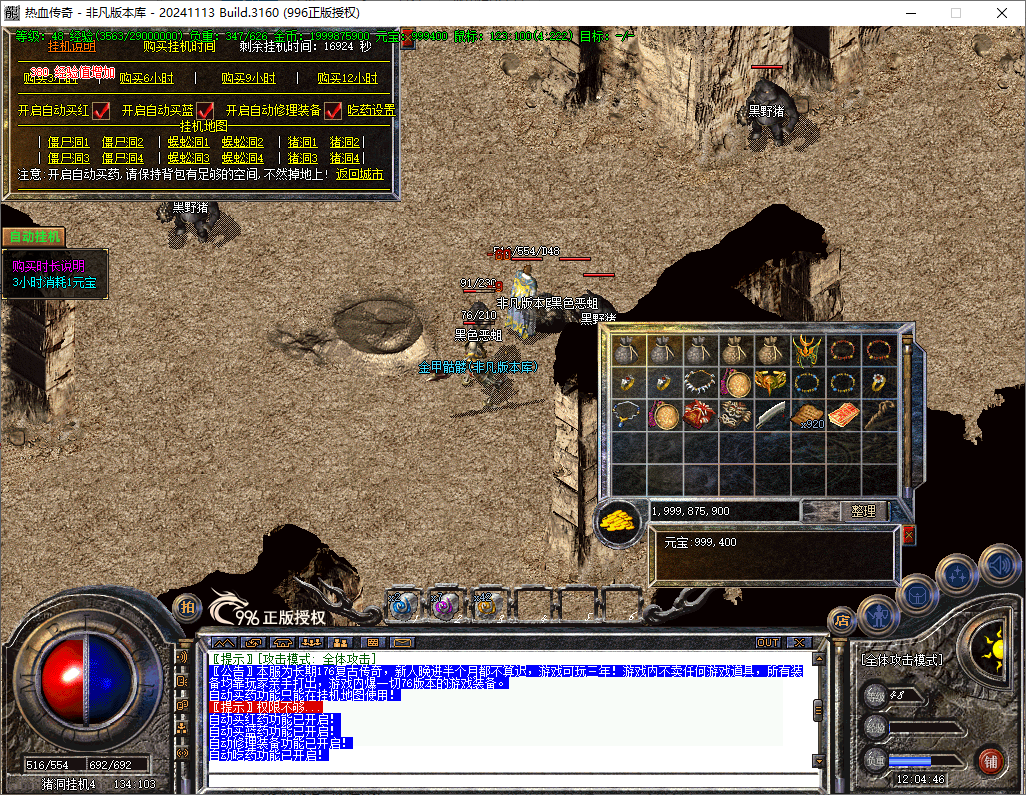
Task: Buy 6 hours of auto-hunt time (购买6小时)
Action: [x=145, y=79]
